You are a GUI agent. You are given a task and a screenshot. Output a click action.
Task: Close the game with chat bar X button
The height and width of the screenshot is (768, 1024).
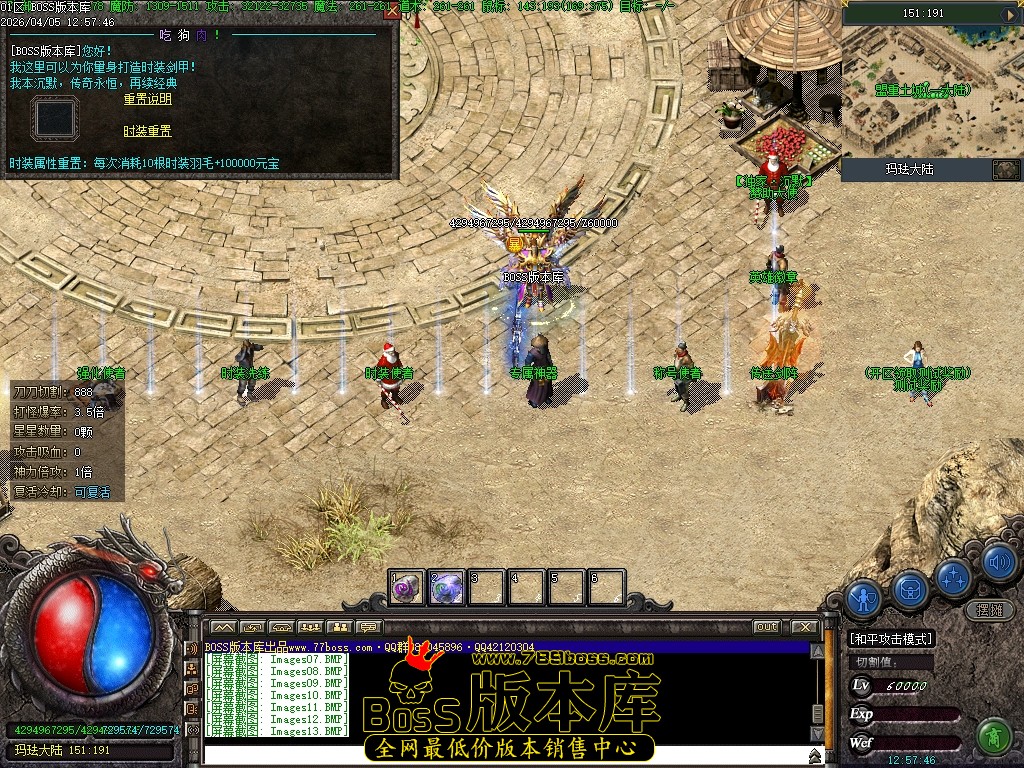click(802, 627)
